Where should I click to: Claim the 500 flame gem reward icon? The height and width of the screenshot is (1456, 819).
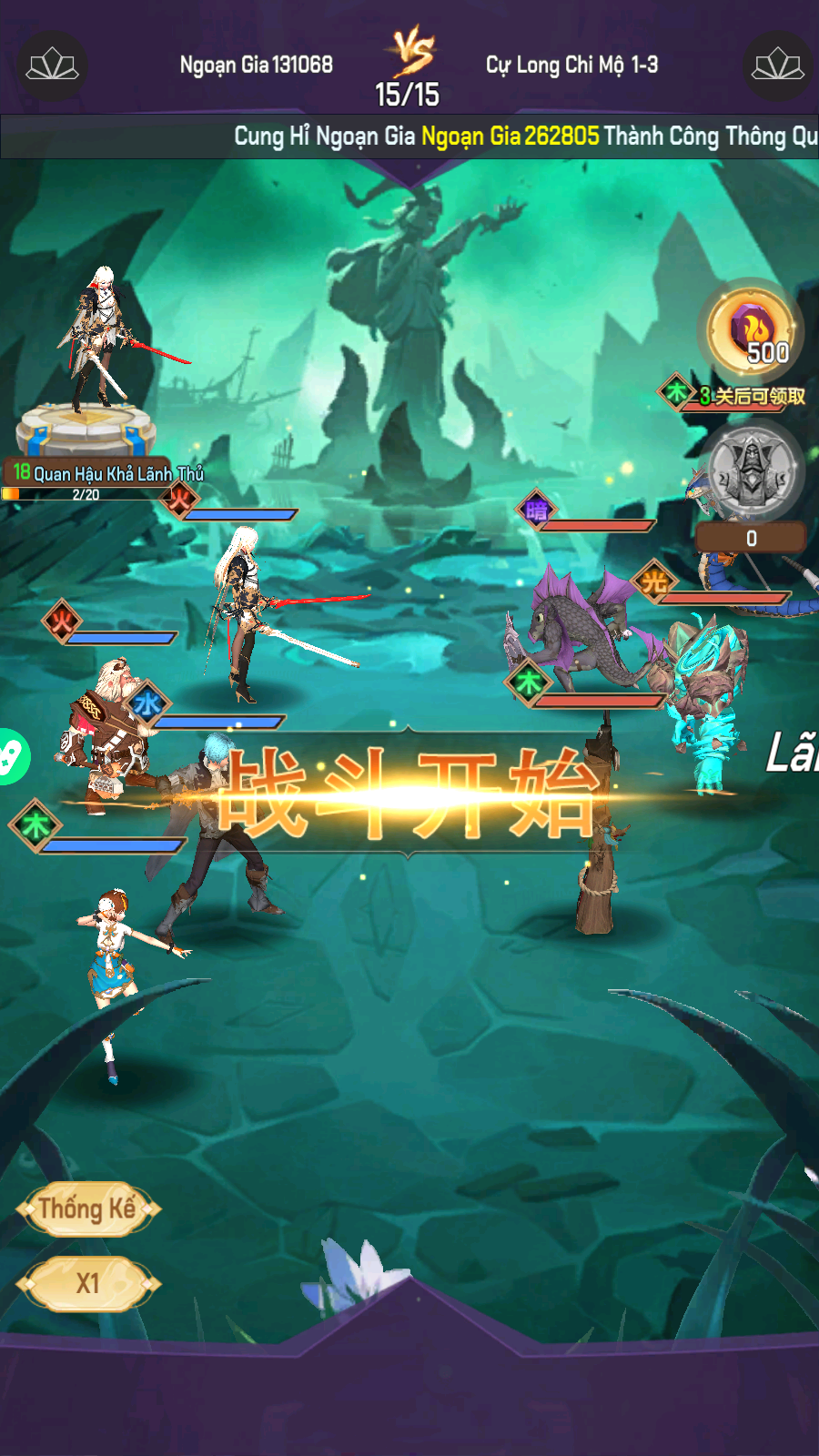pyautogui.click(x=752, y=330)
